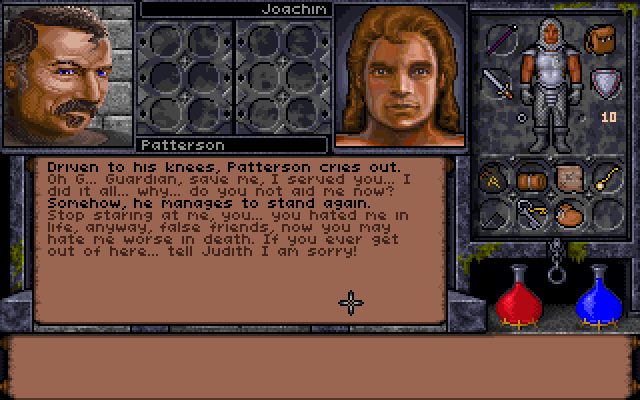The width and height of the screenshot is (640, 400).
Task: Click the conversation scroll to continue
Action: click(x=240, y=238)
